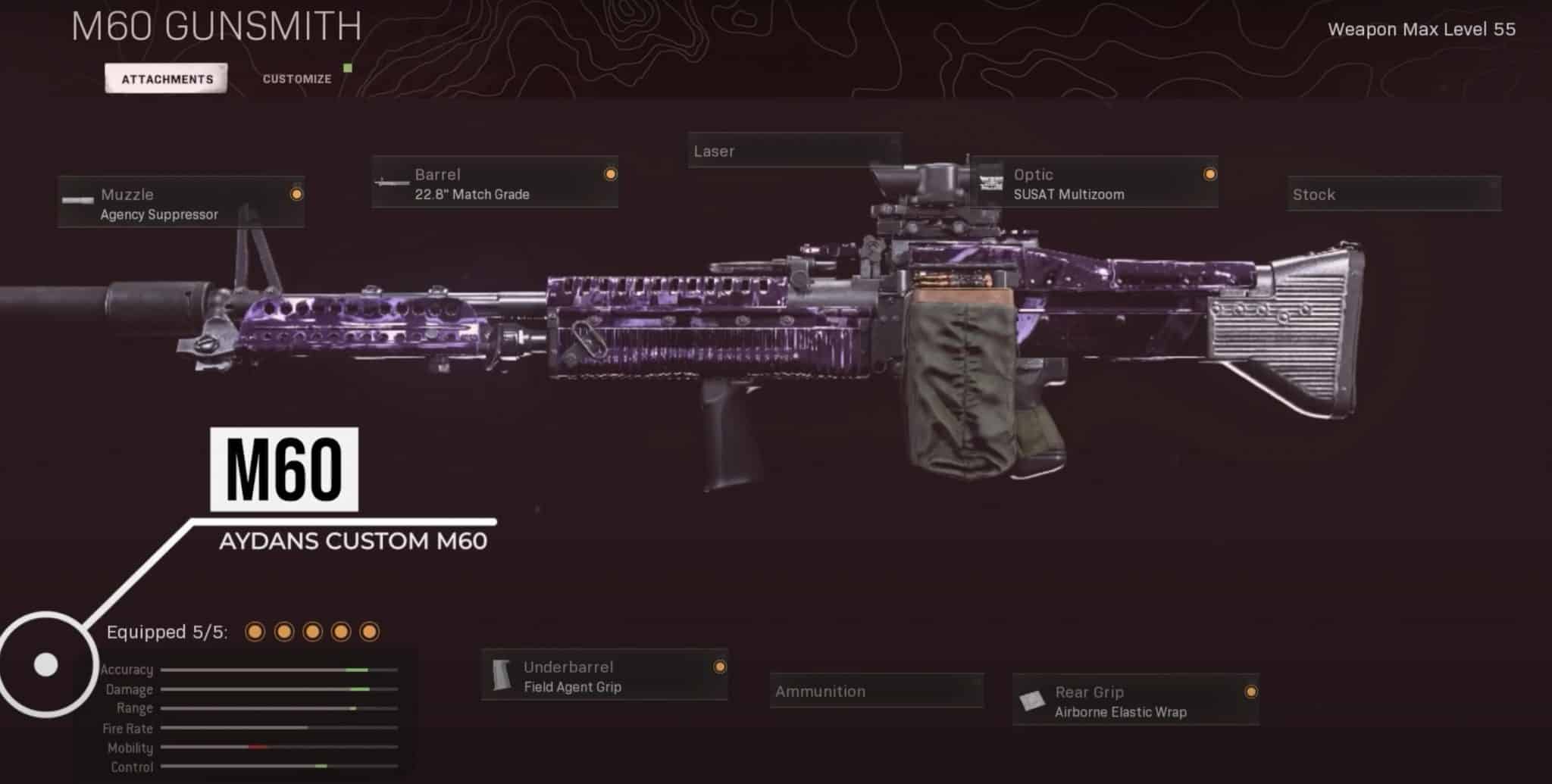Switch to the Attachments tab

167,79
